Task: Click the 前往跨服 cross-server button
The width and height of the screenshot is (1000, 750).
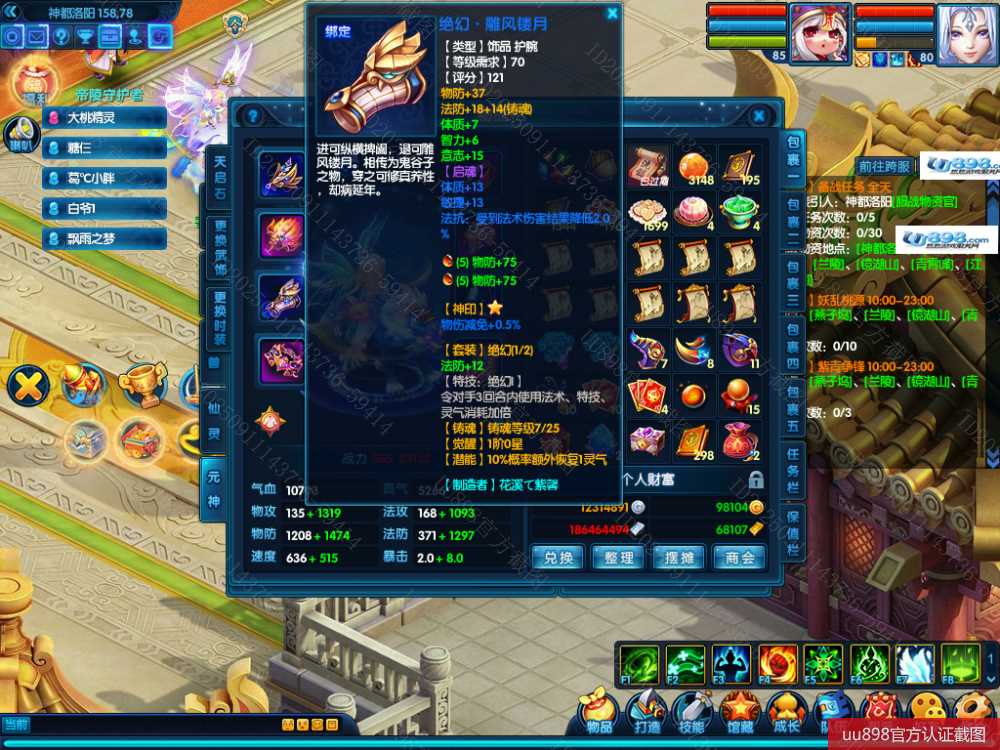Action: pyautogui.click(x=885, y=167)
